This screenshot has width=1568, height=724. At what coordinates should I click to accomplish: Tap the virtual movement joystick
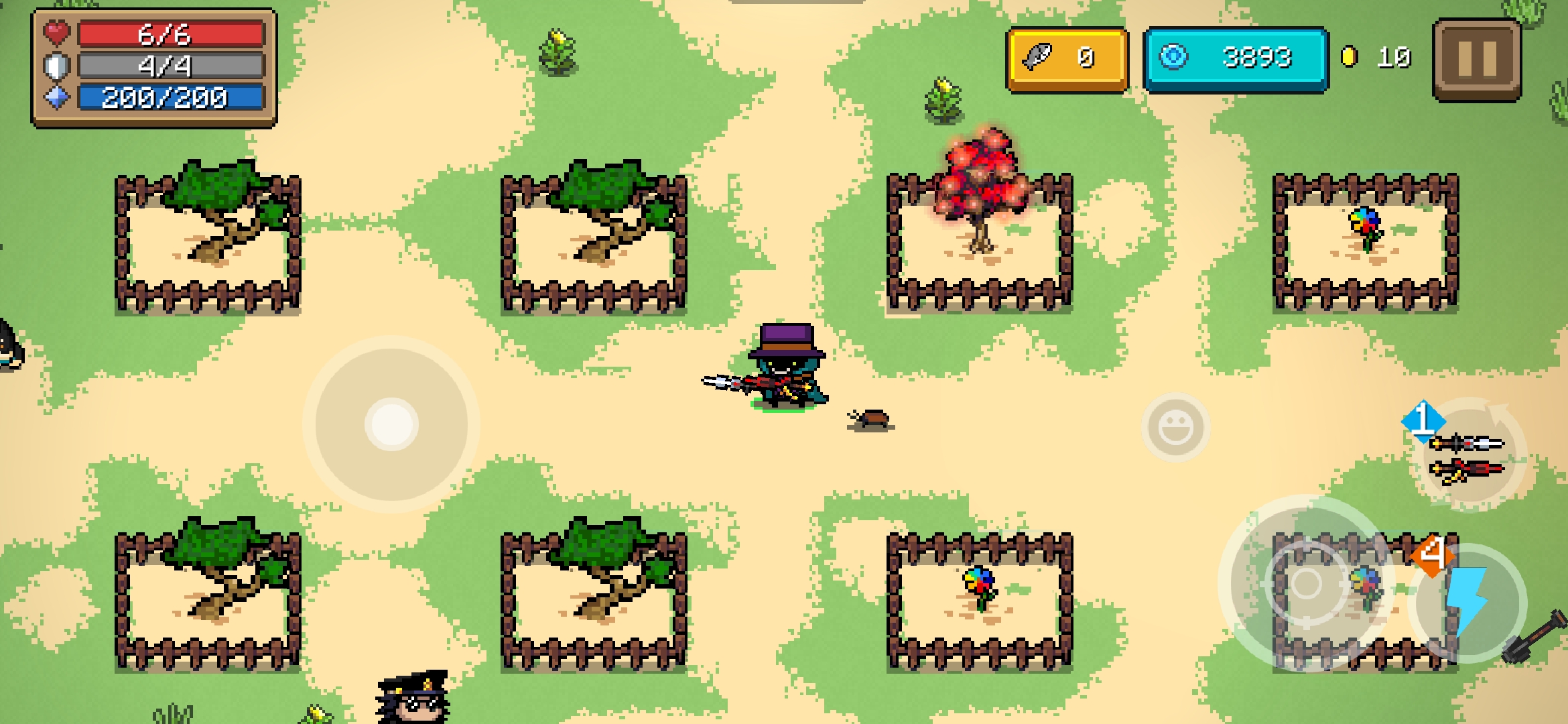pyautogui.click(x=391, y=424)
